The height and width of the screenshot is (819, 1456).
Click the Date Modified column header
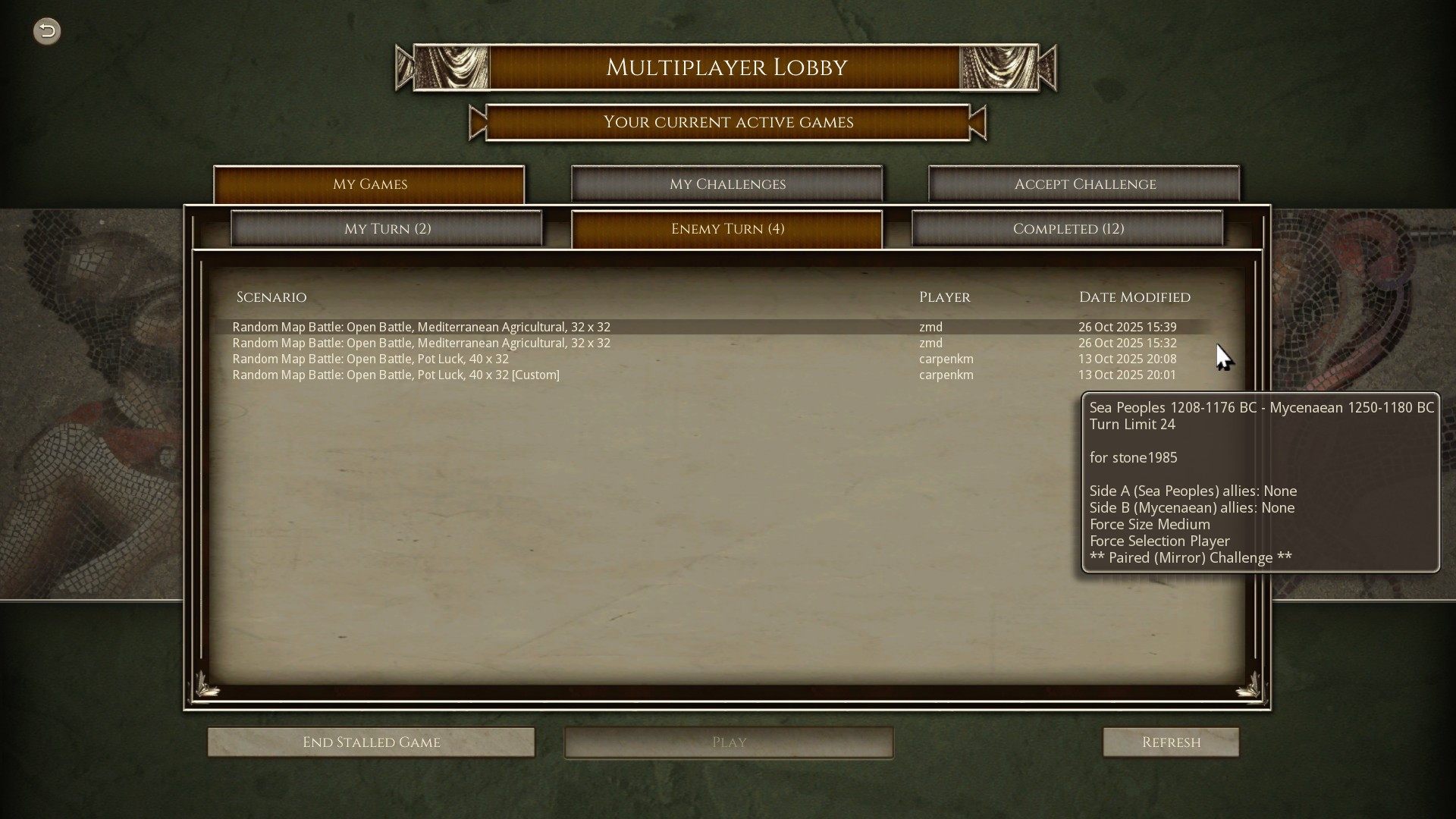pos(1134,297)
